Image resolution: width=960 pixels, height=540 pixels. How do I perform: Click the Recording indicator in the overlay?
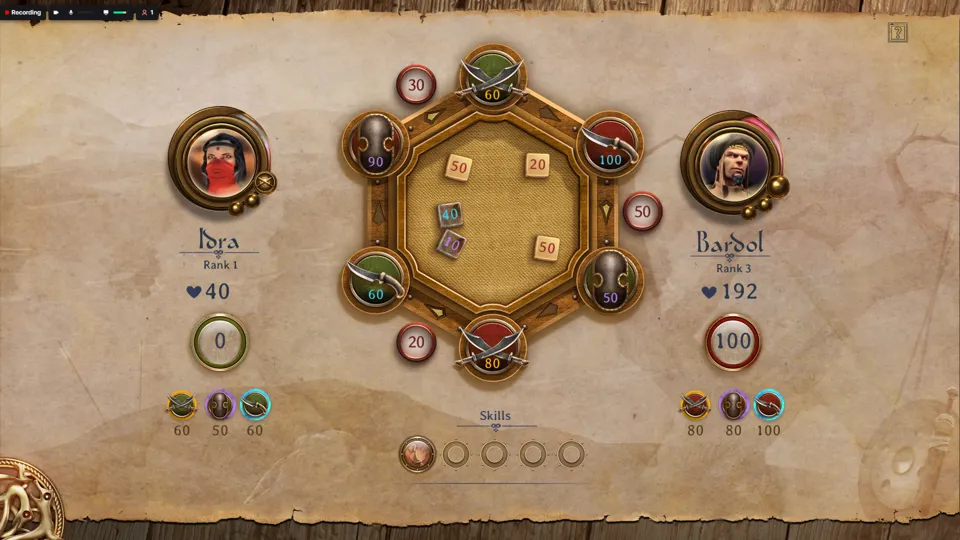pyautogui.click(x=21, y=12)
